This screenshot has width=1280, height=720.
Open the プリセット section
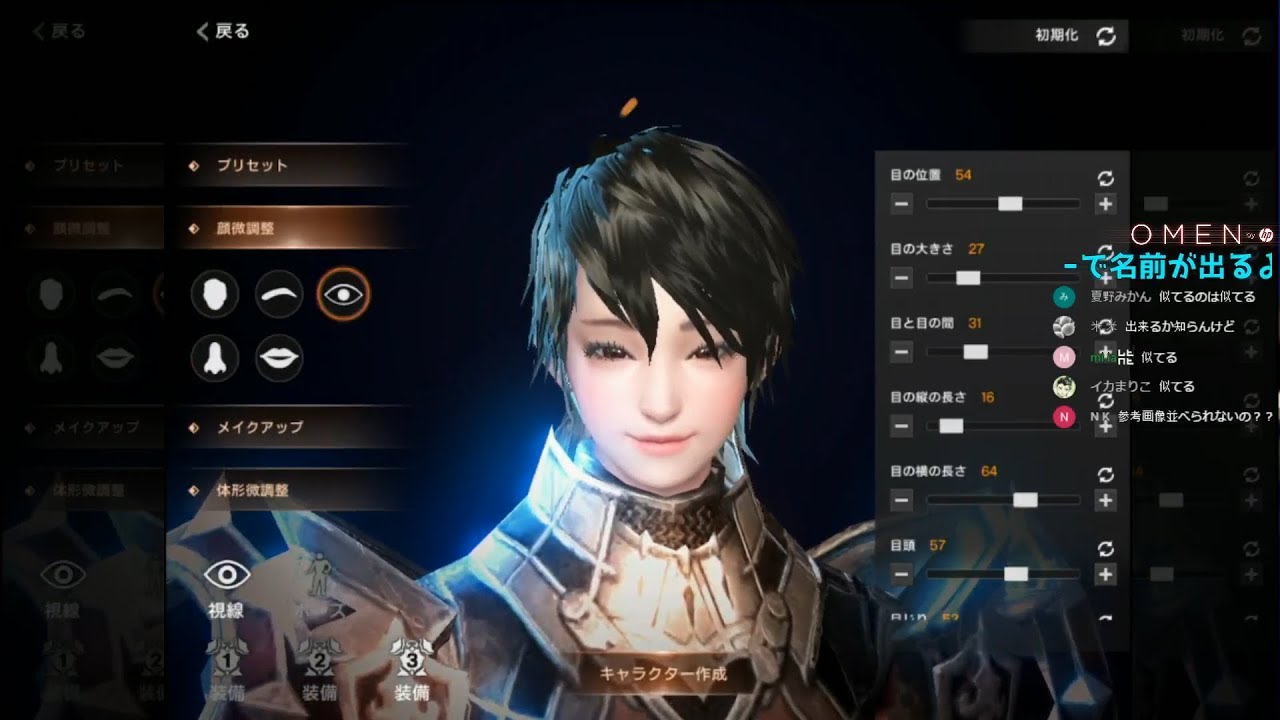252,165
